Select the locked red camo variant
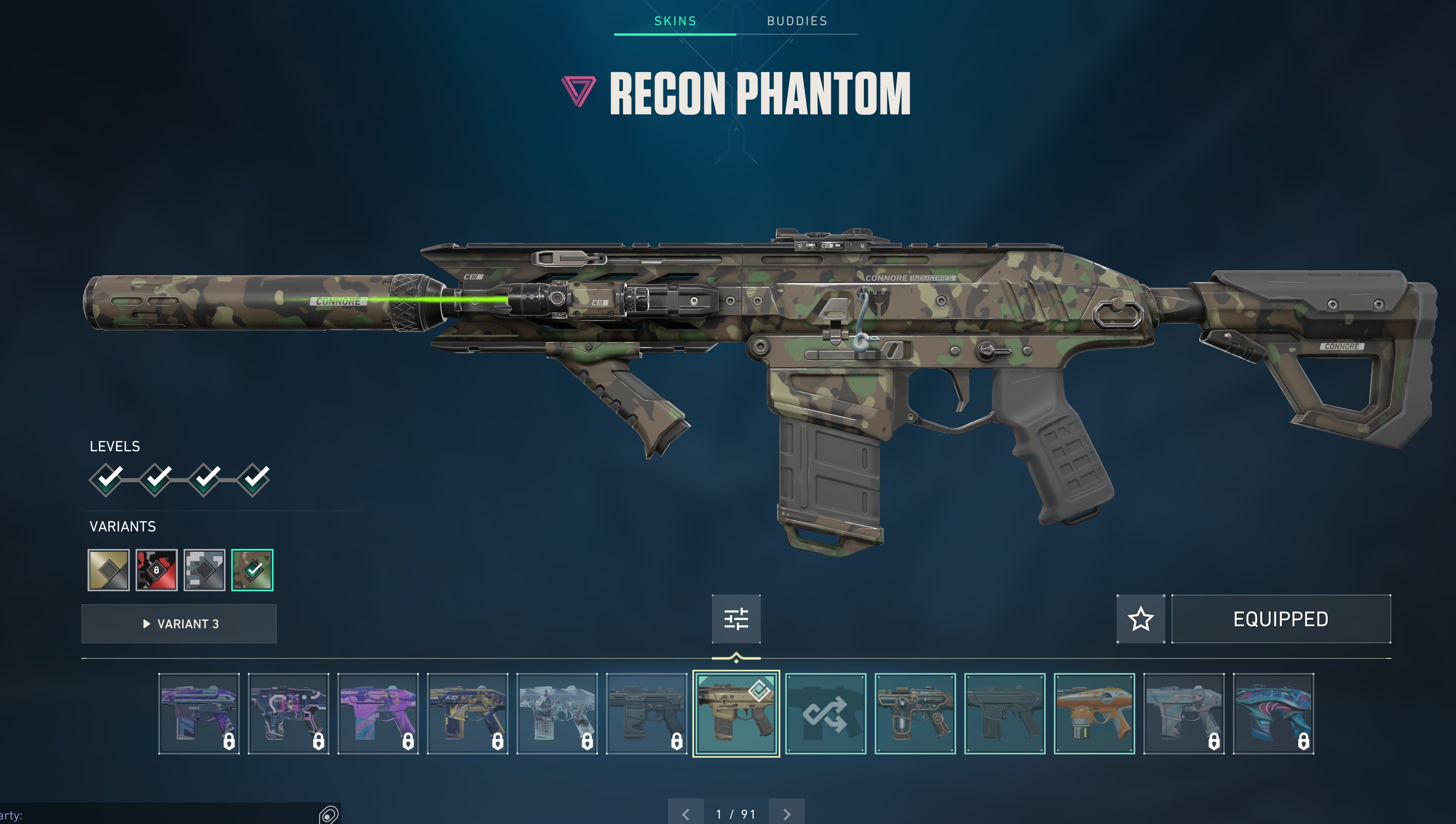This screenshot has height=824, width=1456. [156, 570]
